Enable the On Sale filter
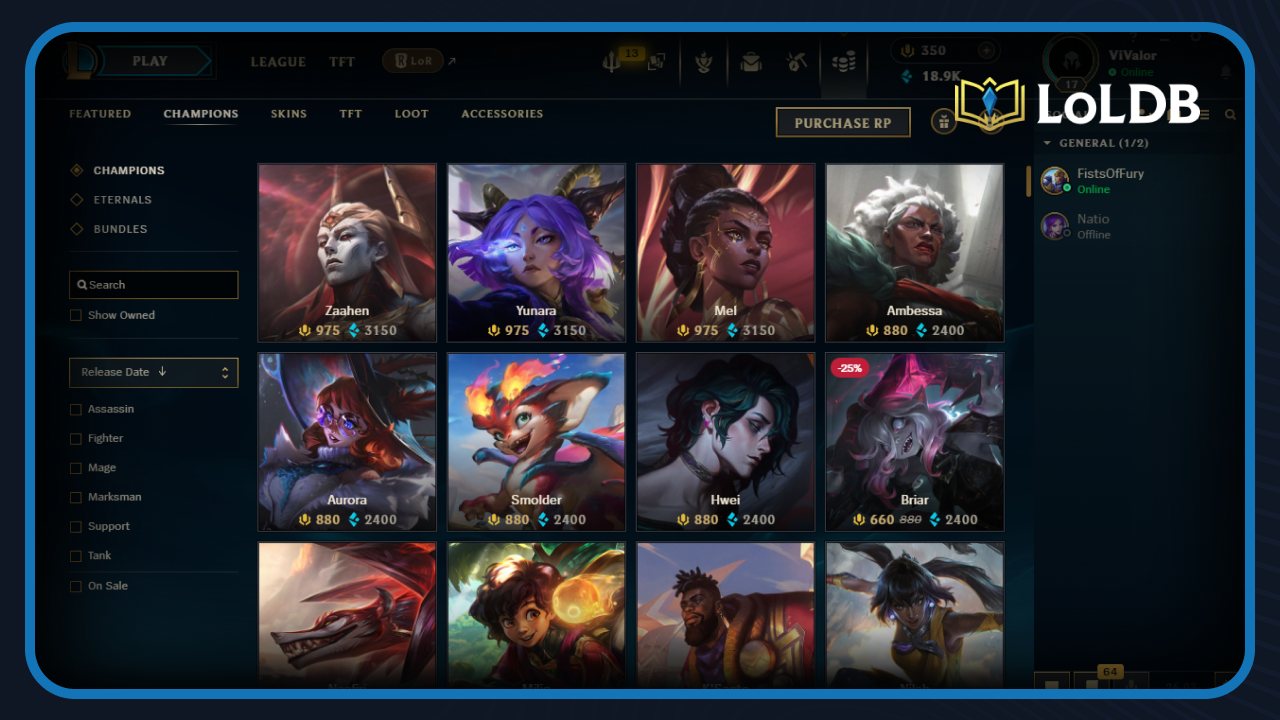Image resolution: width=1280 pixels, height=720 pixels. 76,585
